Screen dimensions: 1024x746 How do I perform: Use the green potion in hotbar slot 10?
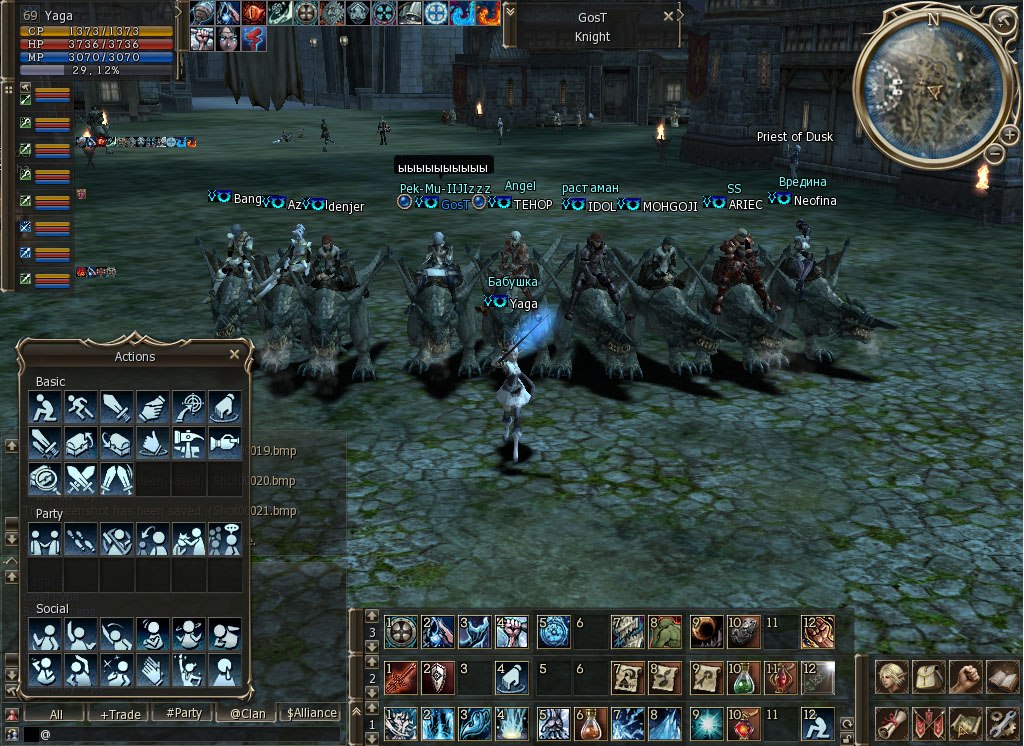tap(743, 677)
